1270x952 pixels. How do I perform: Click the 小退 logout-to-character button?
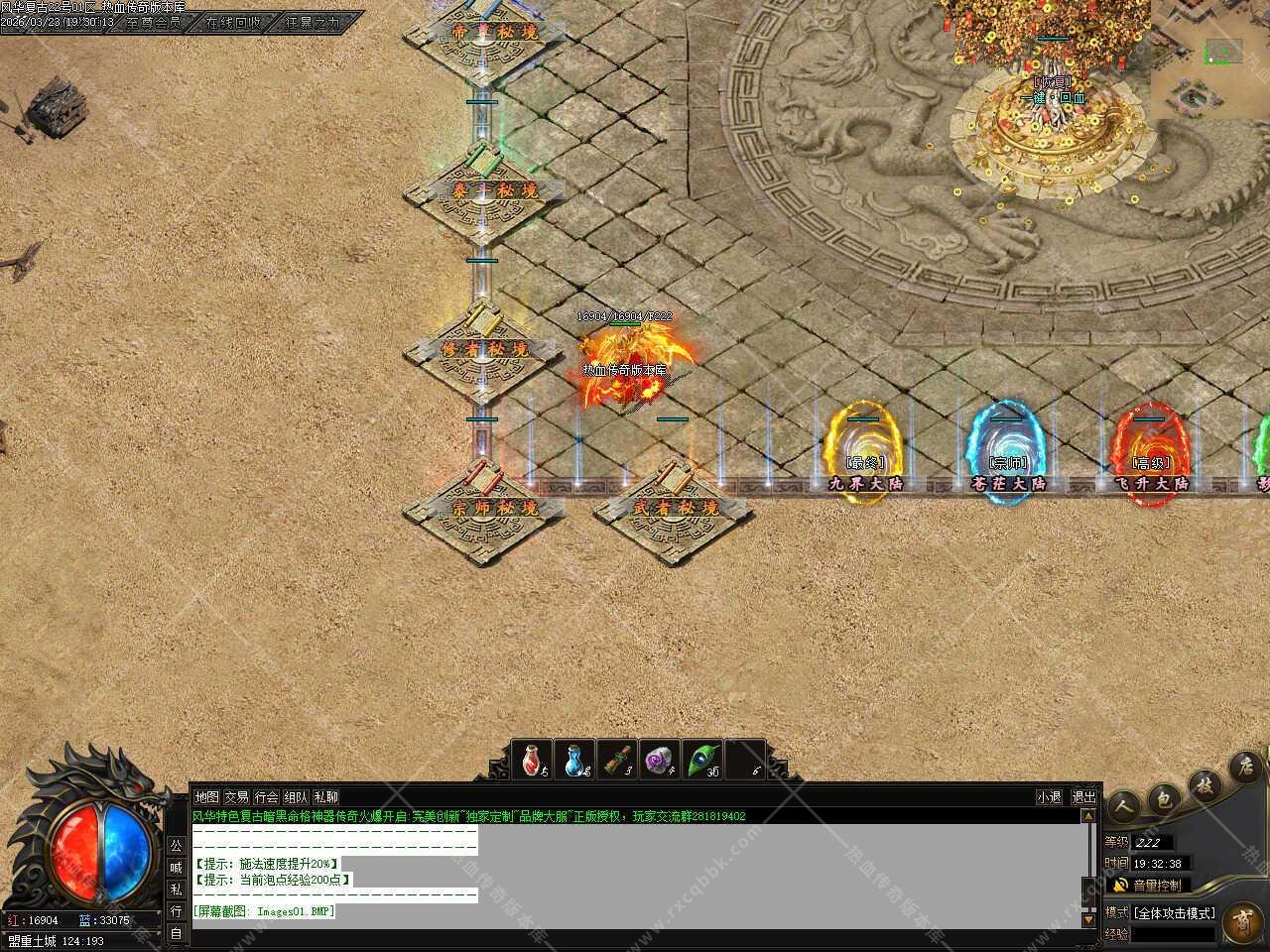(1049, 796)
